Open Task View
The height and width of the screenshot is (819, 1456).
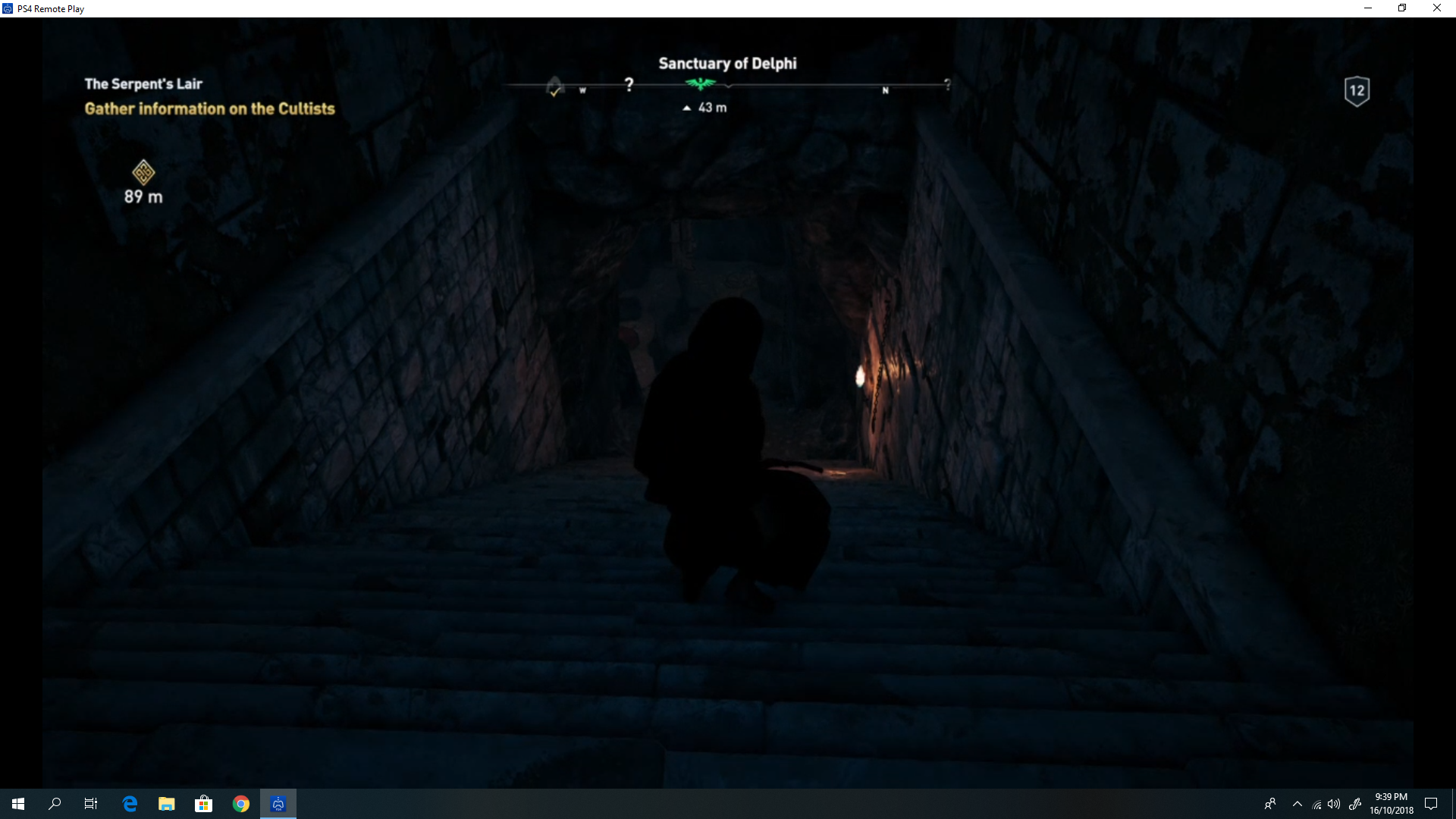(x=90, y=803)
